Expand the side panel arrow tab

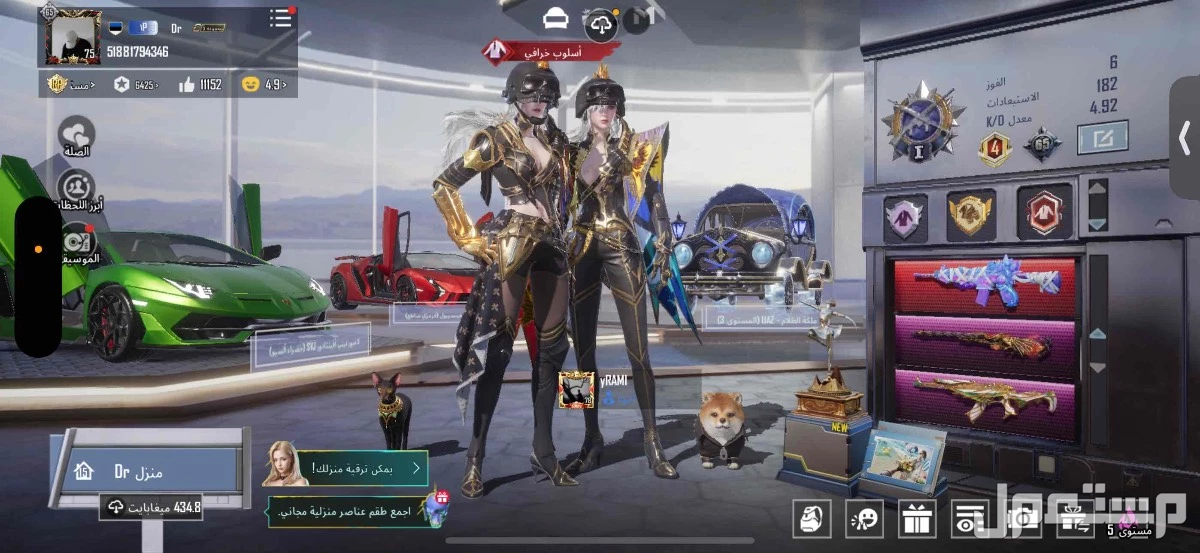[x=1185, y=138]
